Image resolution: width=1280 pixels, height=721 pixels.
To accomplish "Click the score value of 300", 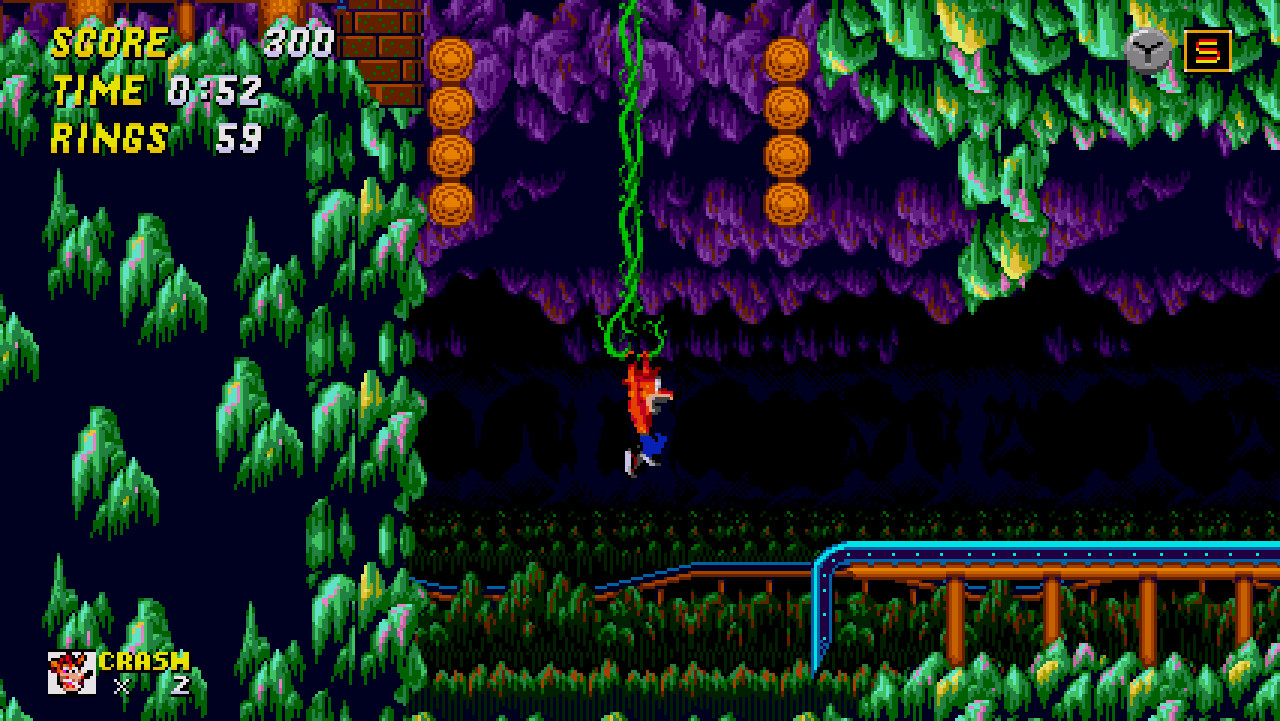I will [300, 42].
